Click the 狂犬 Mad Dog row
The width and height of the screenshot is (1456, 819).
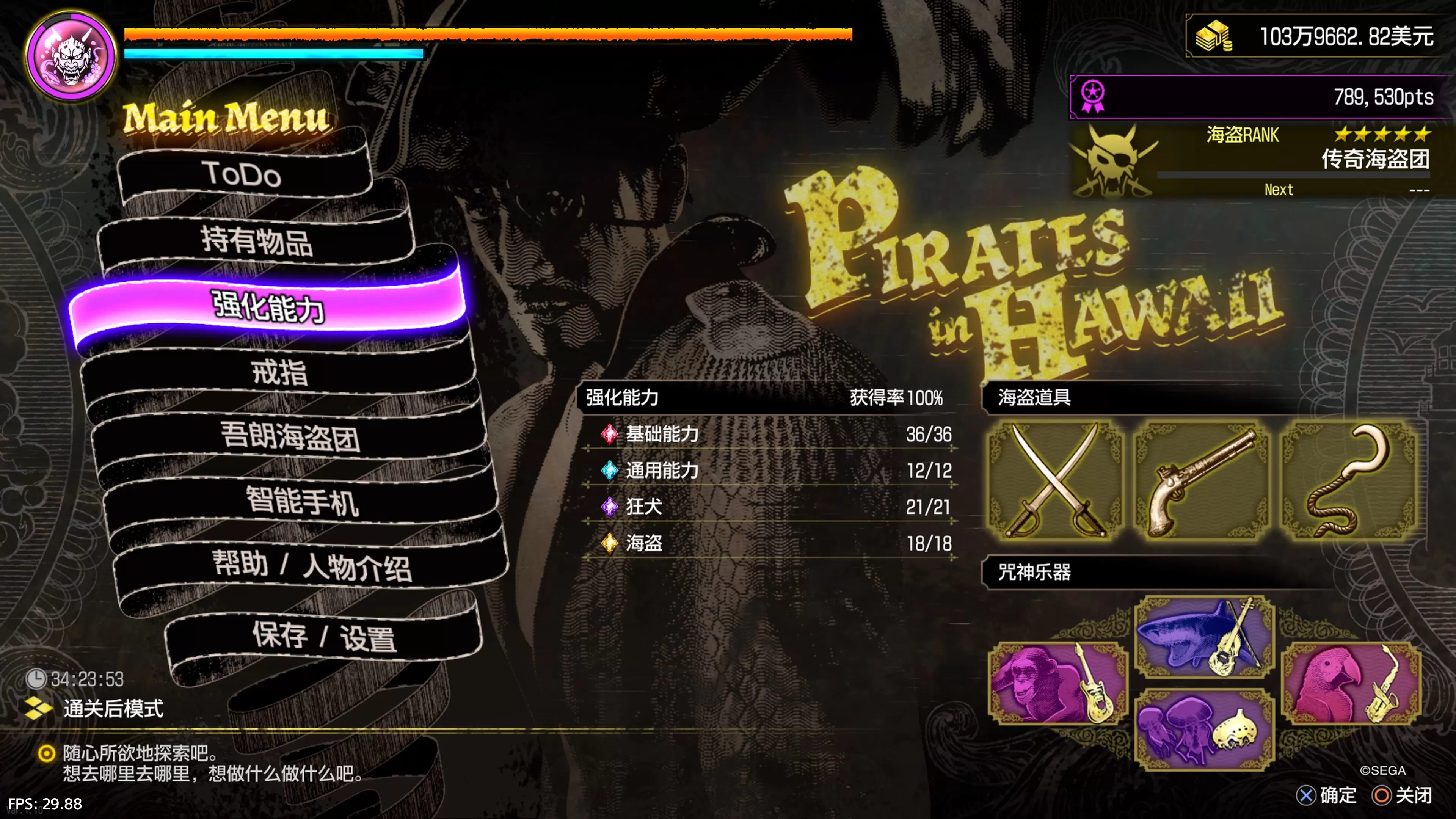point(769,507)
